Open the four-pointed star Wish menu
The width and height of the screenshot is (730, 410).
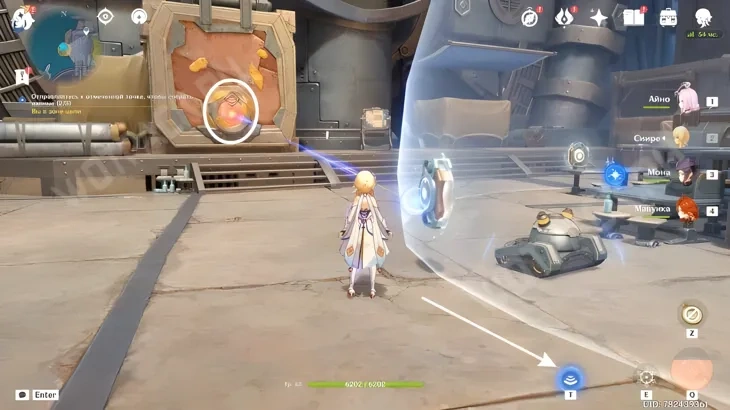pos(599,17)
